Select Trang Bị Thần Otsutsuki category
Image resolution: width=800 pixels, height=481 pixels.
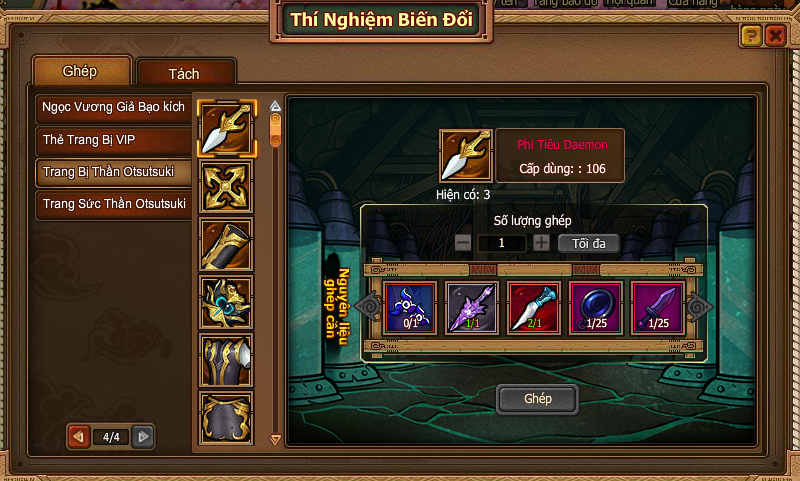tap(113, 172)
